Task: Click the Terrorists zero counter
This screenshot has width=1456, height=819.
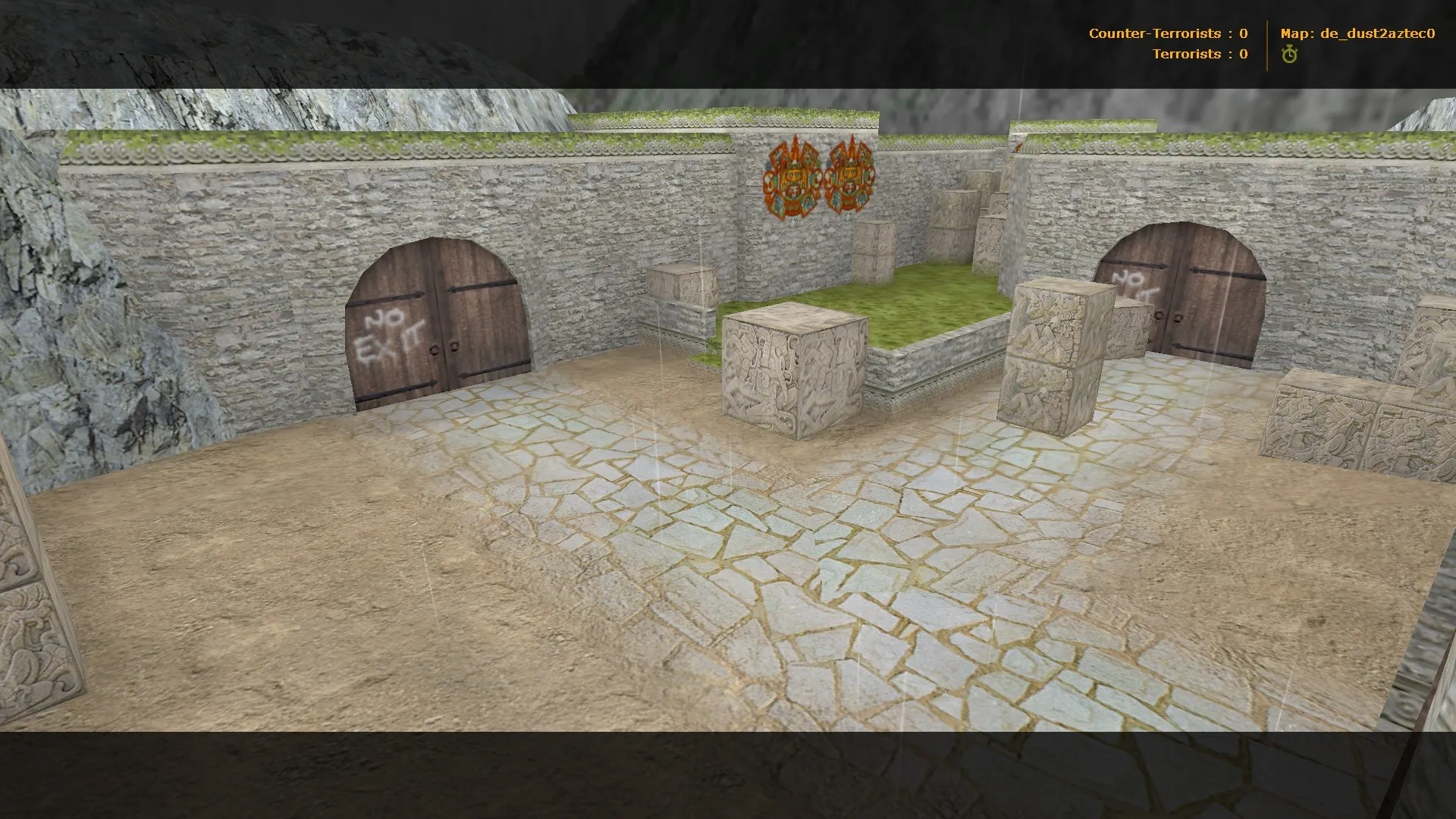Action: [1244, 54]
